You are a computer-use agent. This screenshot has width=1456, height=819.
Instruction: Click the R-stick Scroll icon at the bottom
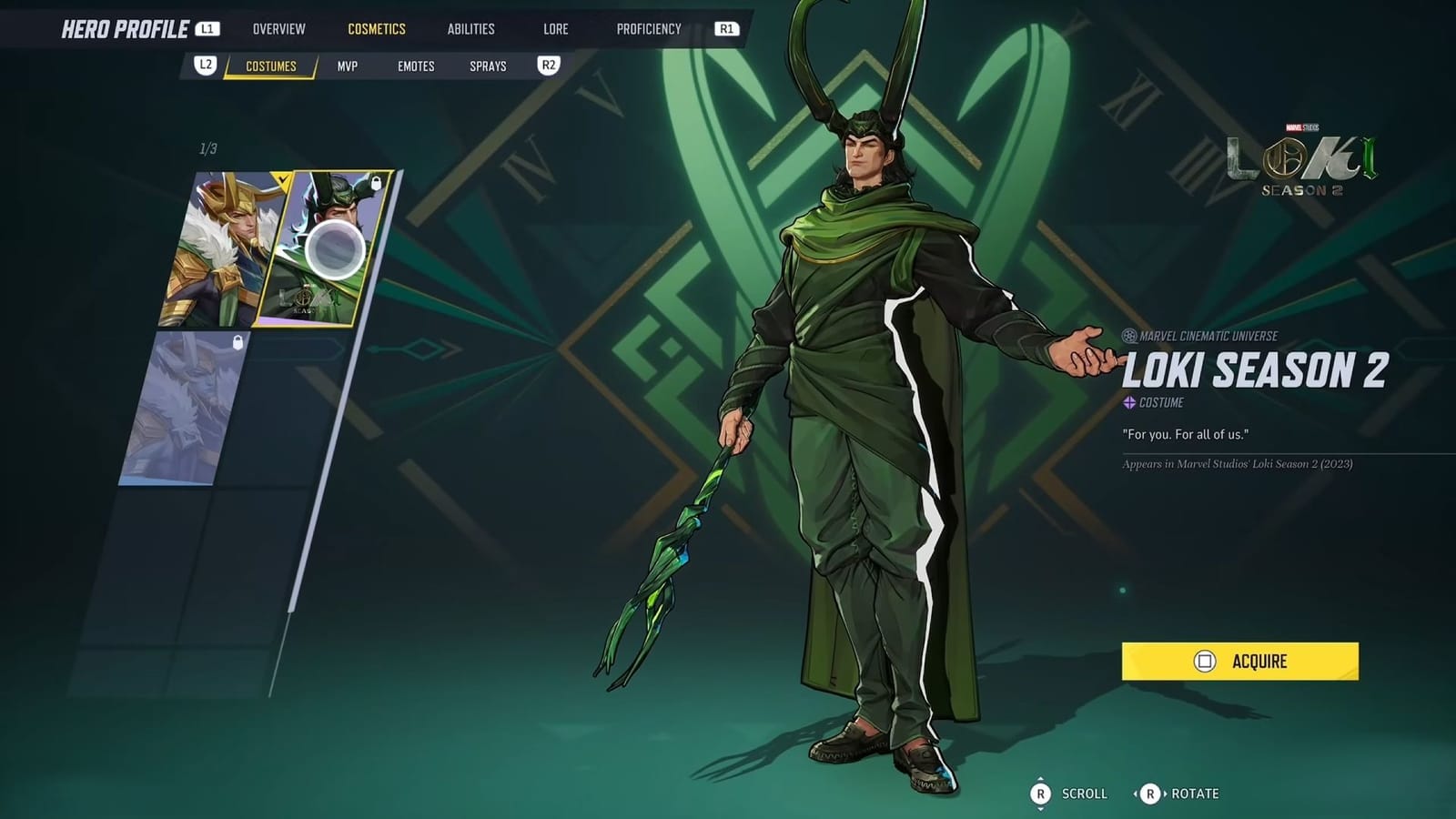click(1040, 793)
